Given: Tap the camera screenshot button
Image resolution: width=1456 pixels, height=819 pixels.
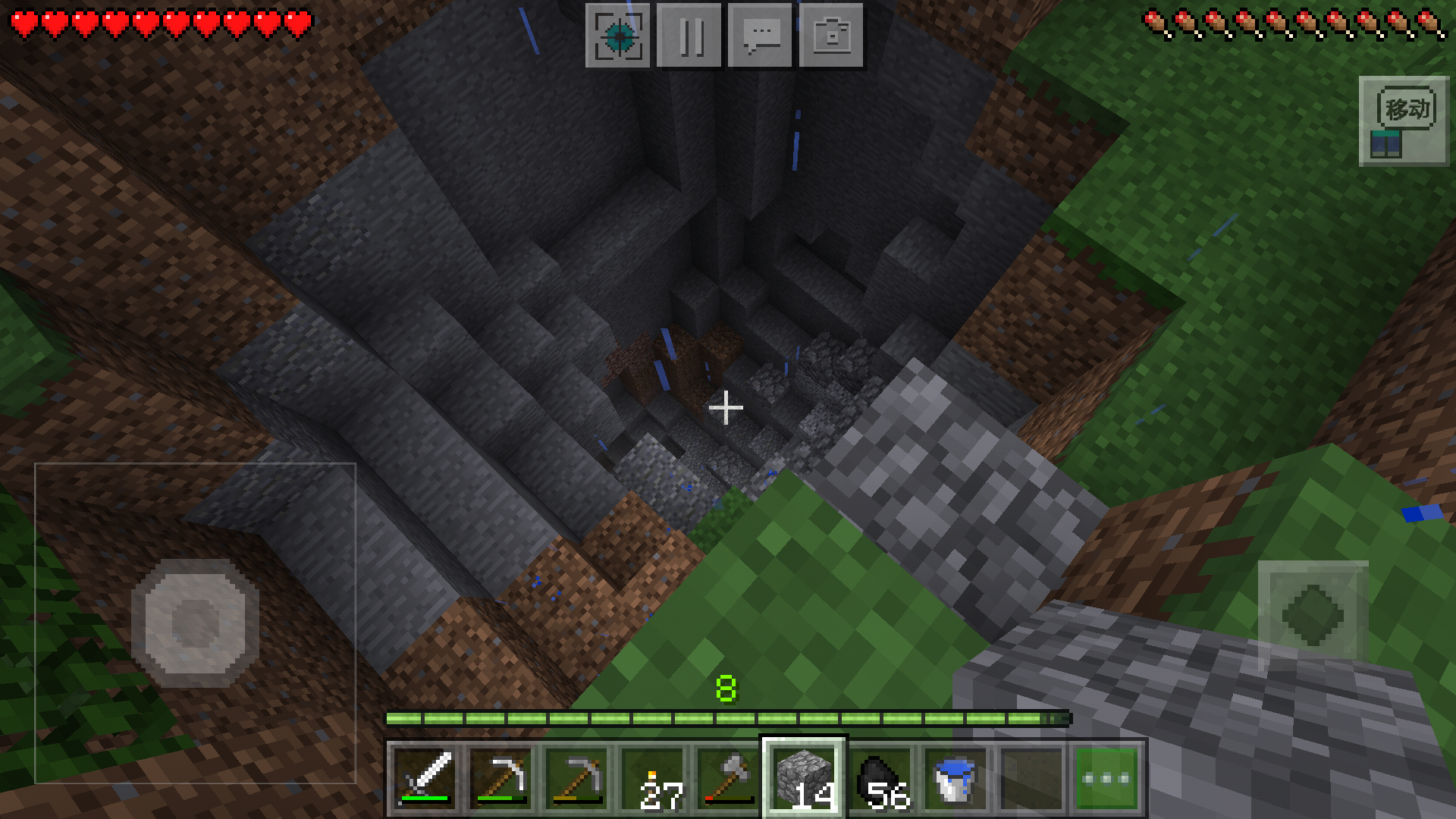Looking at the screenshot, I should 831,36.
